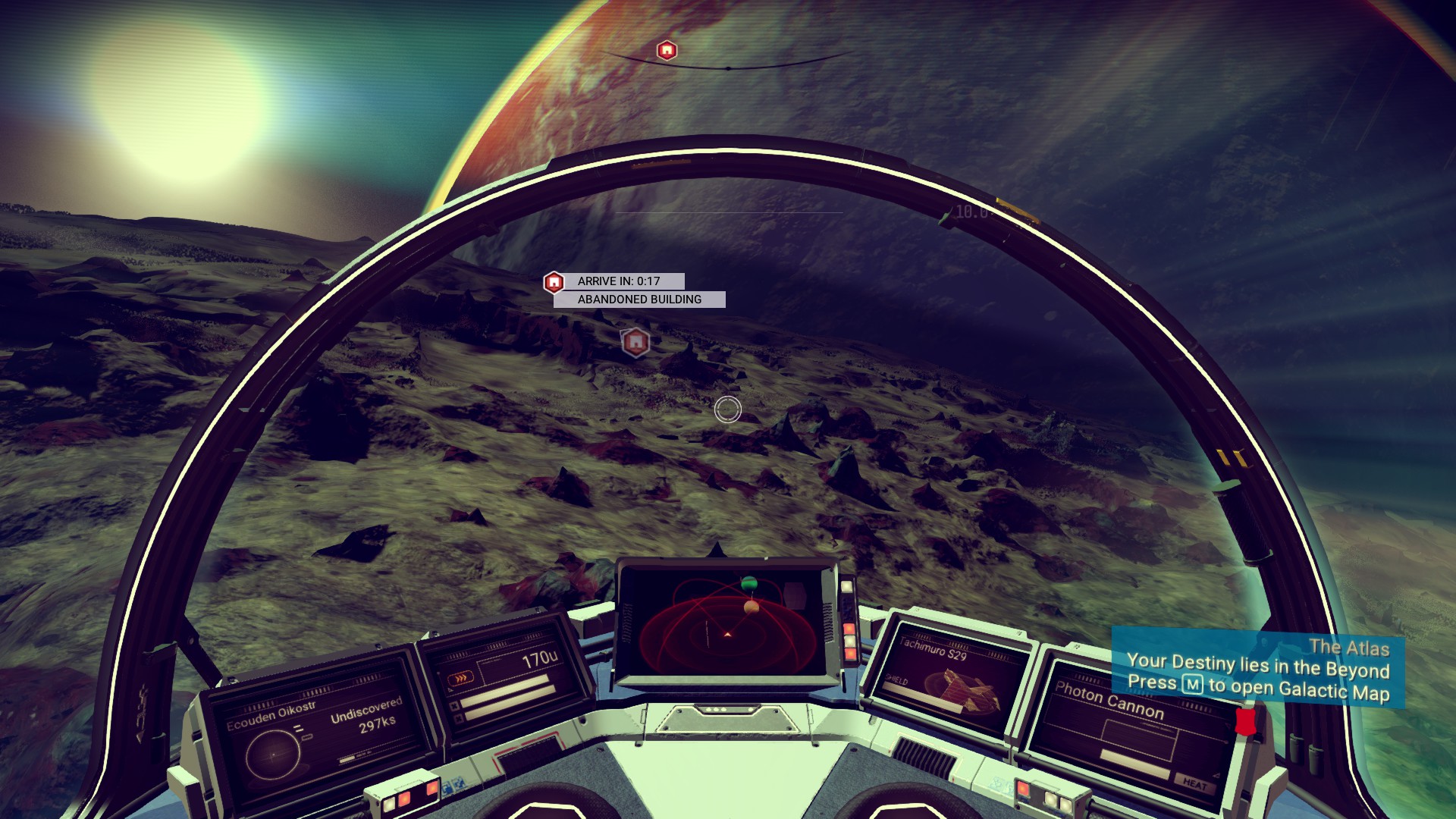The height and width of the screenshot is (819, 1456).
Task: Open The Atlas mission notification
Action: point(1257,670)
